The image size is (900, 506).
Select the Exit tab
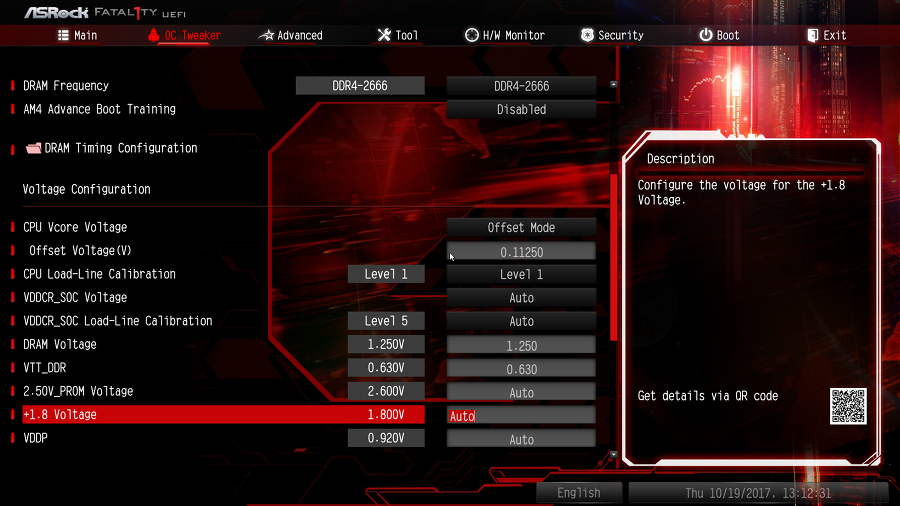[826, 35]
